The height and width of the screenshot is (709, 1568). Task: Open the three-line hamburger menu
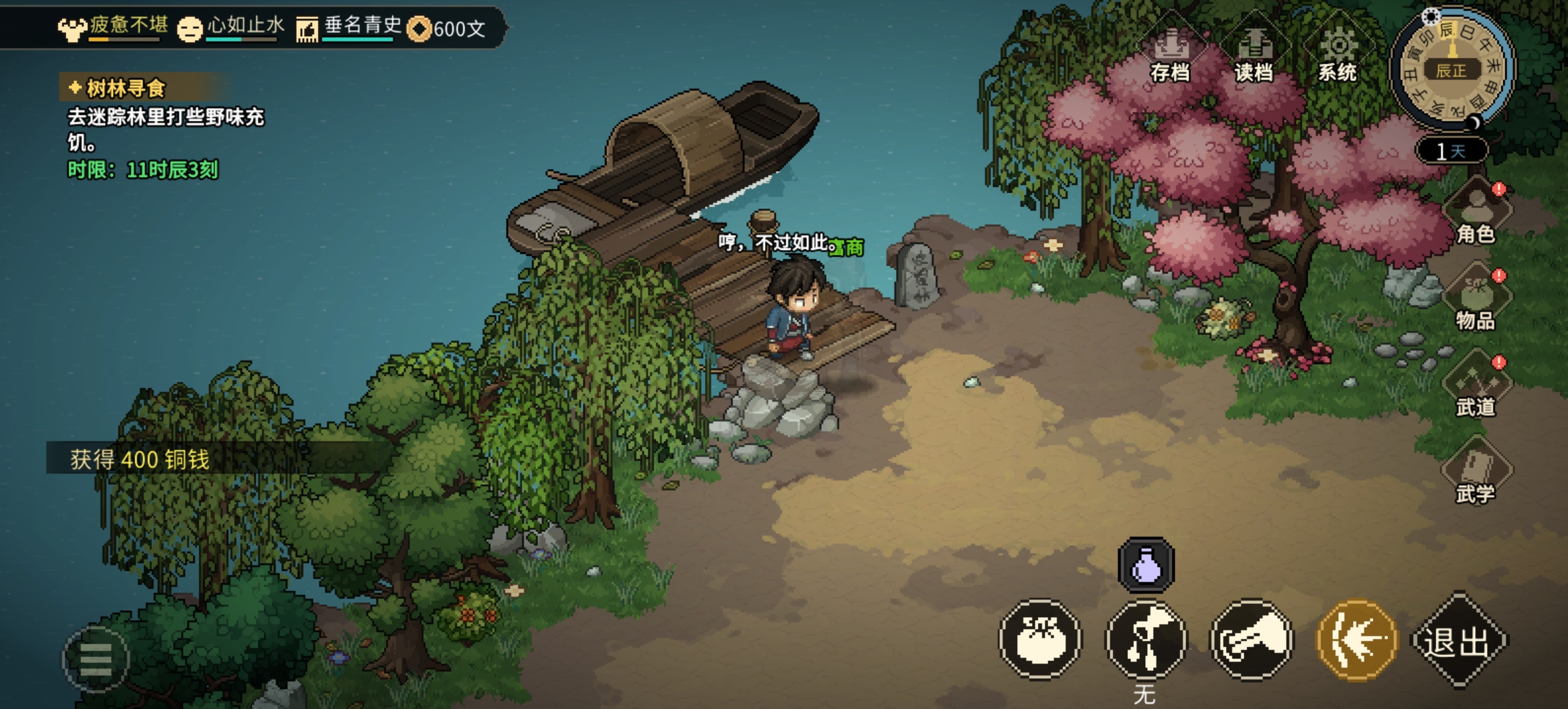[96, 659]
